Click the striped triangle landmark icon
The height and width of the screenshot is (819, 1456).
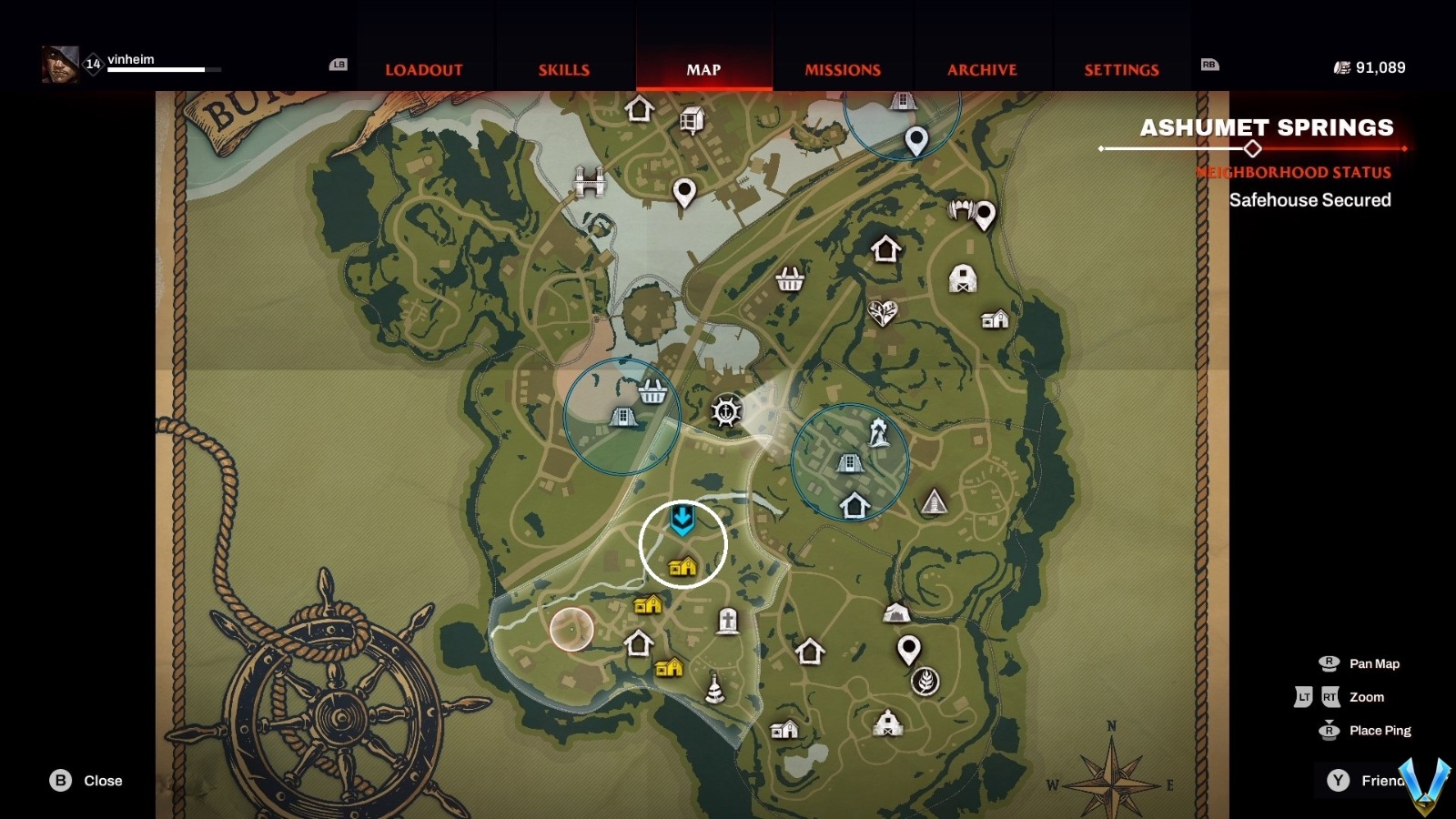pos(934,501)
